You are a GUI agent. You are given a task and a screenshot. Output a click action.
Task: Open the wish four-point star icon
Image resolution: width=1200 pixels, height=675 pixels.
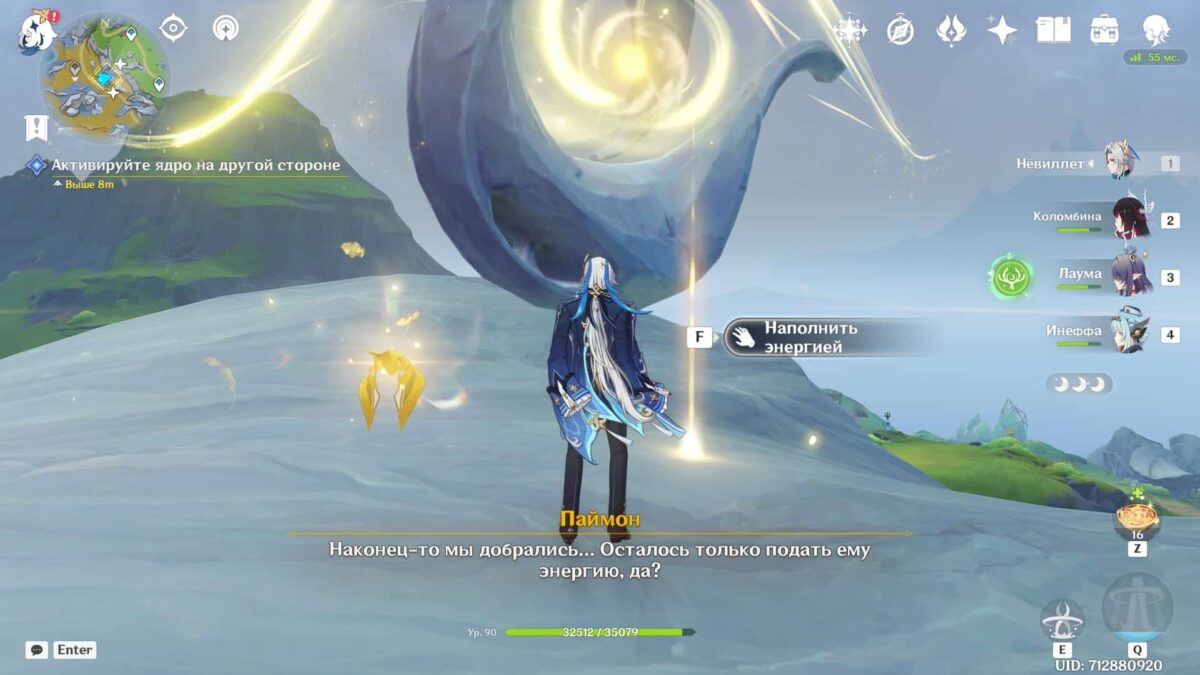[1001, 30]
